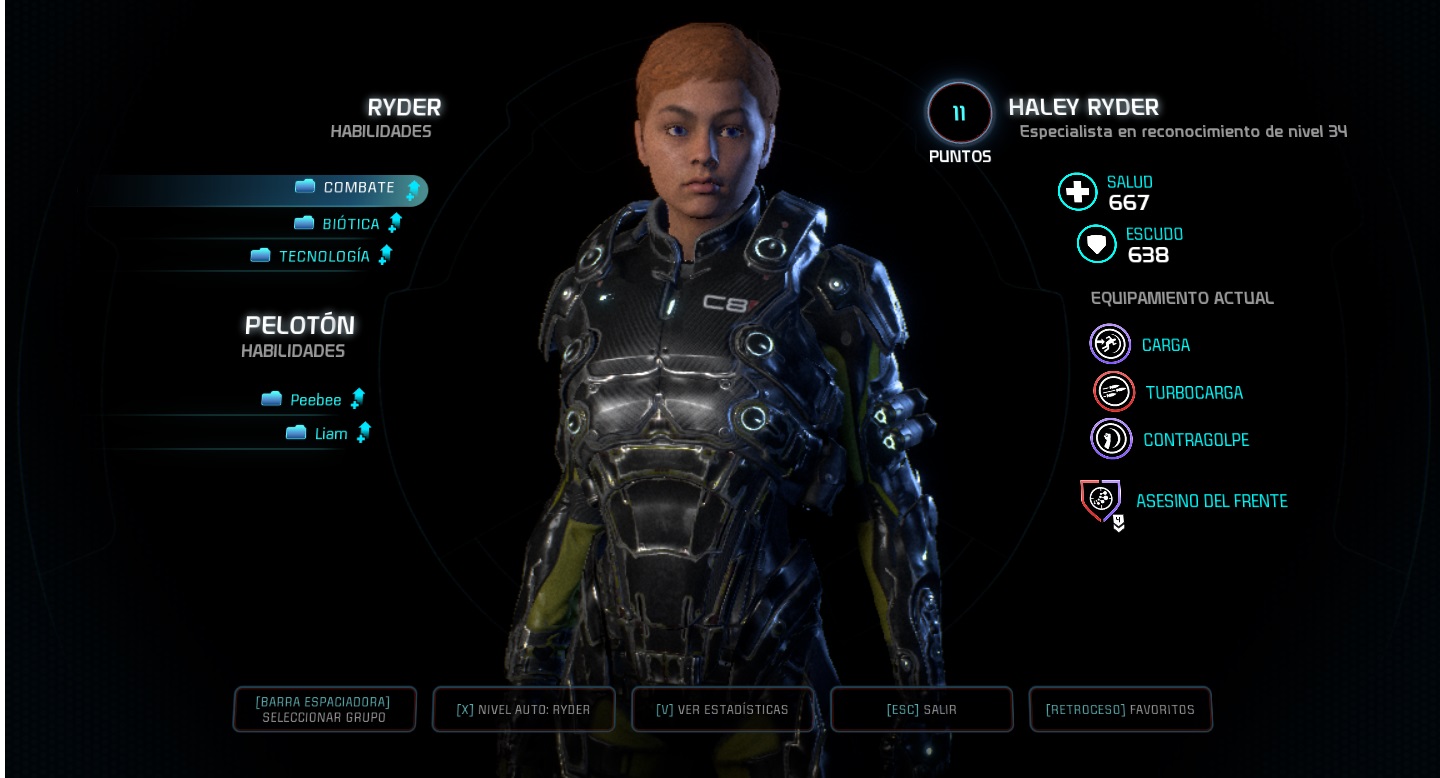Click the Seleccionar Grupo button
The image size is (1440, 778).
pos(324,709)
